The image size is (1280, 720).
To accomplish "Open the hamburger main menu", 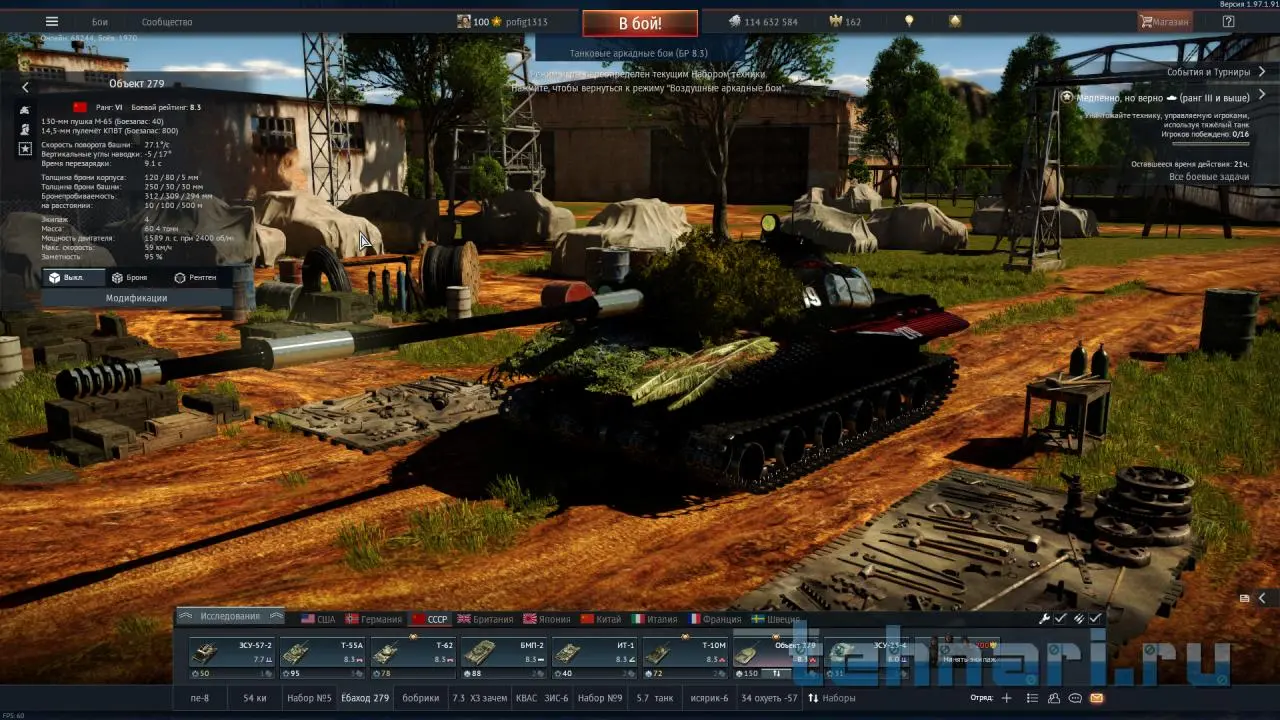I will point(52,22).
